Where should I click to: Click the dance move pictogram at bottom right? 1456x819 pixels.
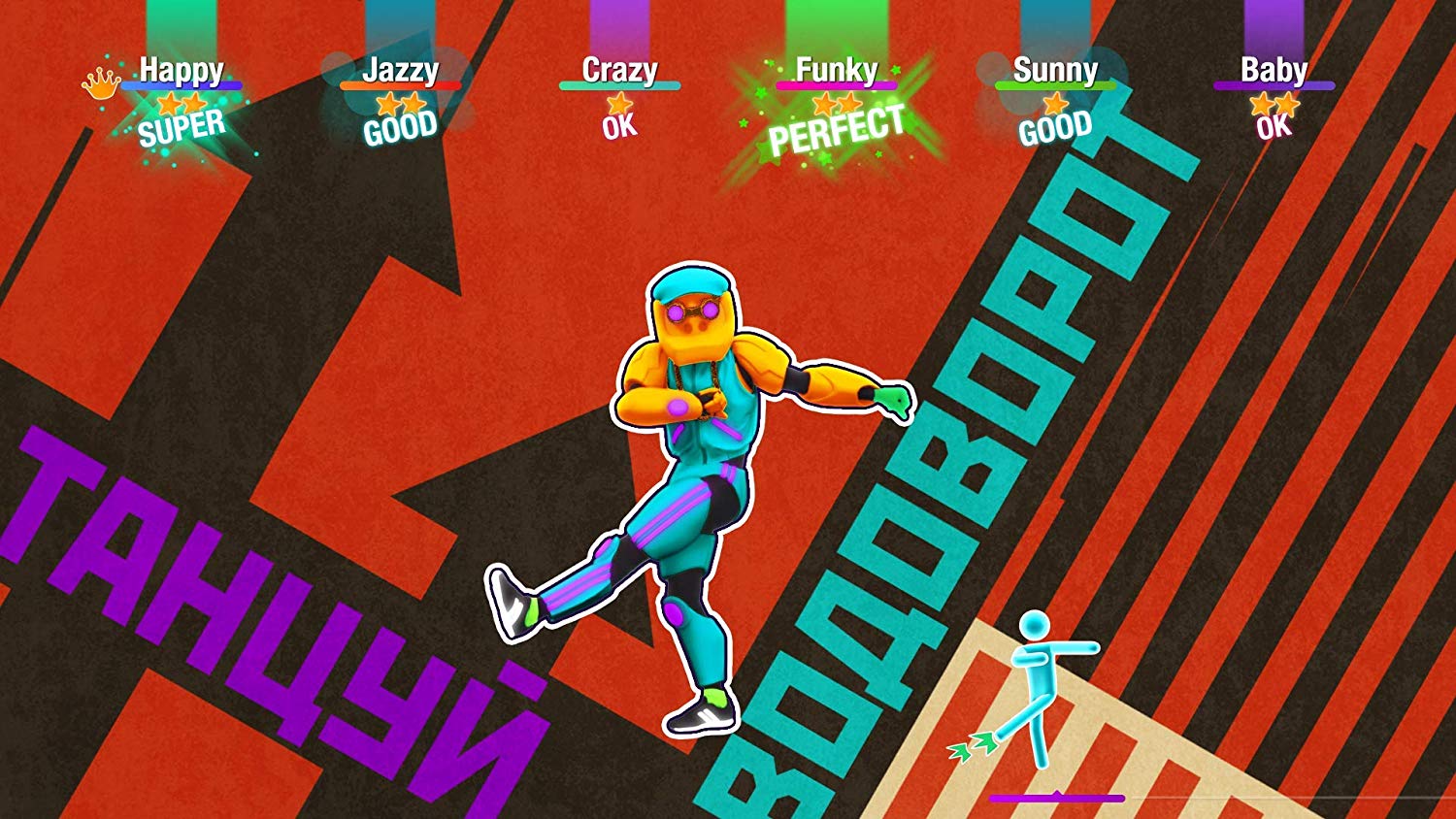1036,679
